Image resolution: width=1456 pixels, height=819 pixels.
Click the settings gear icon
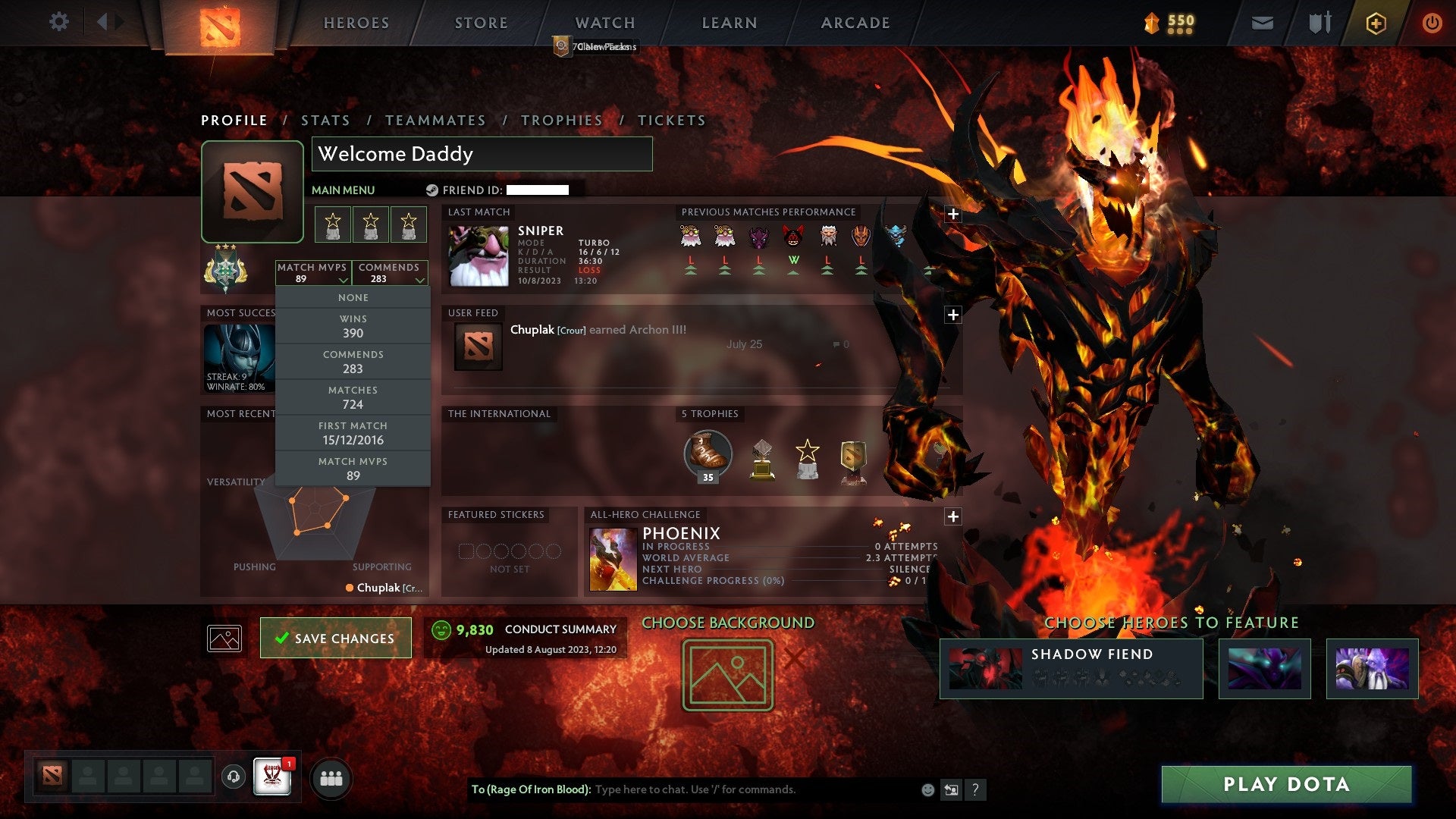[x=58, y=22]
